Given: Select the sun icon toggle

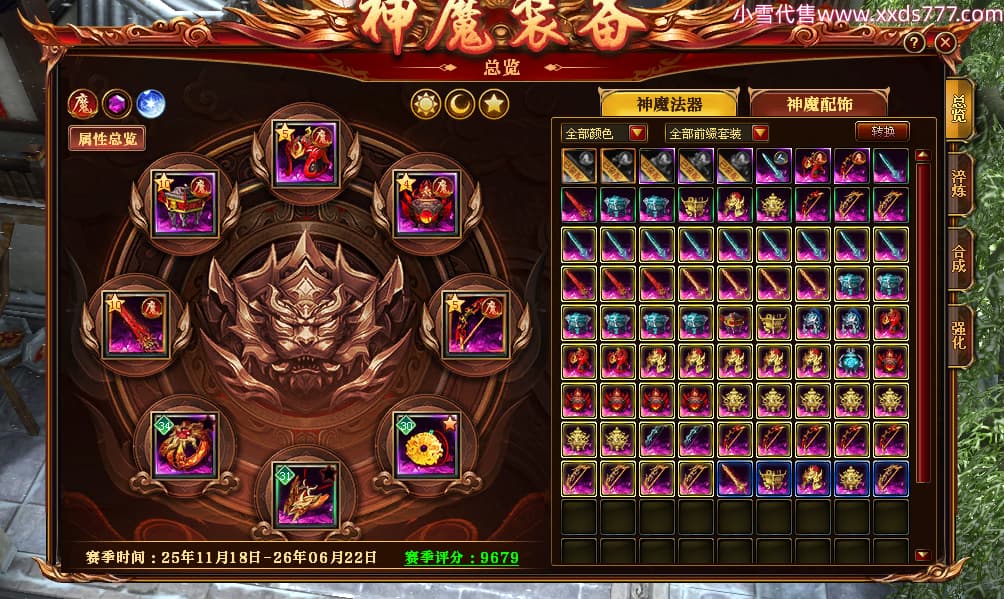Looking at the screenshot, I should tap(427, 103).
